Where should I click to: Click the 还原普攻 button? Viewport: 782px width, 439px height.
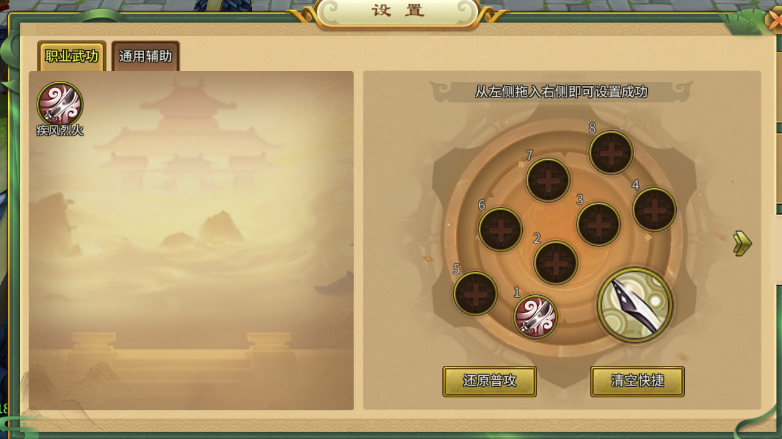tap(489, 381)
